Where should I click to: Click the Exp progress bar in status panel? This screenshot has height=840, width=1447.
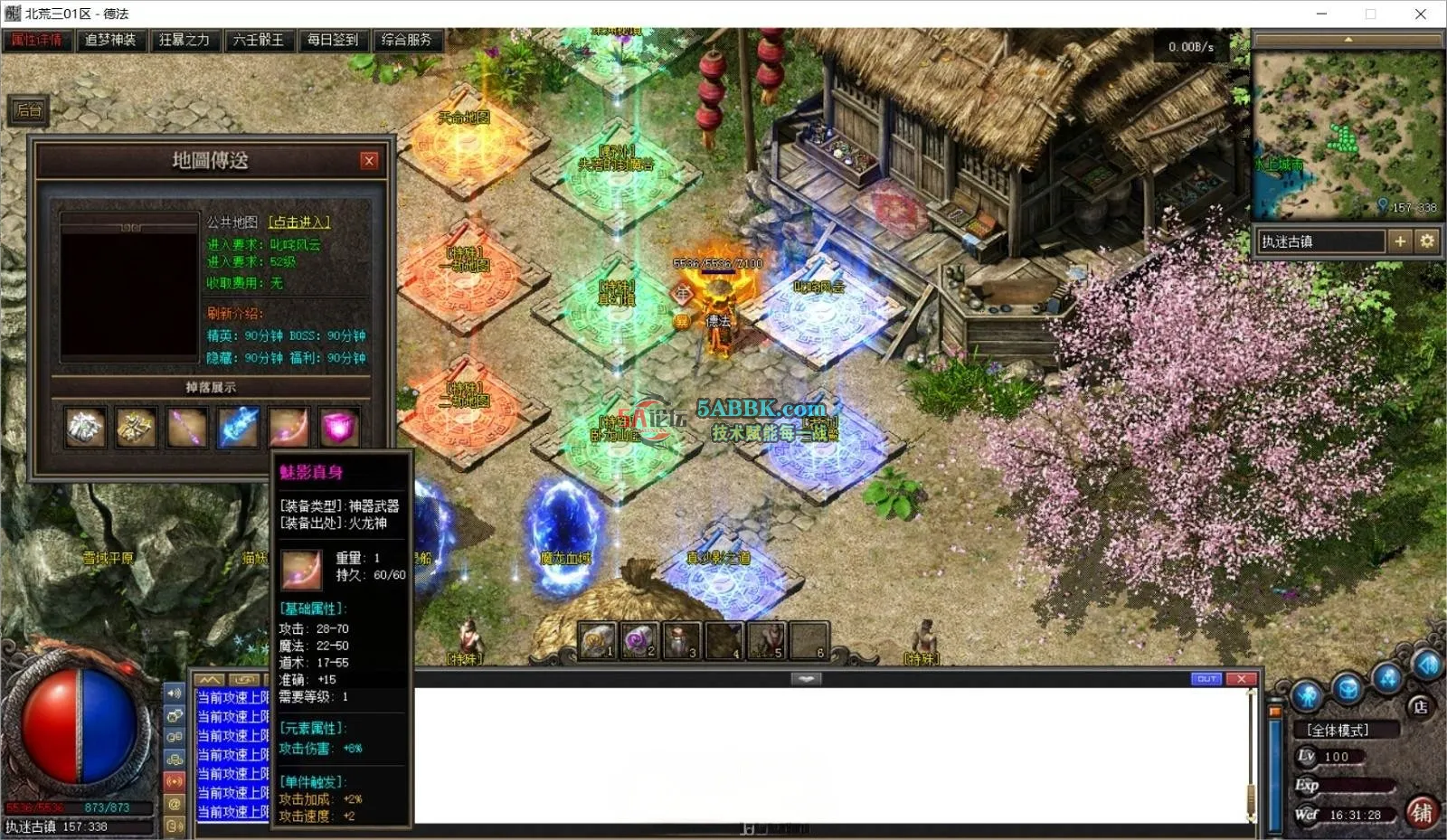[x=1357, y=785]
